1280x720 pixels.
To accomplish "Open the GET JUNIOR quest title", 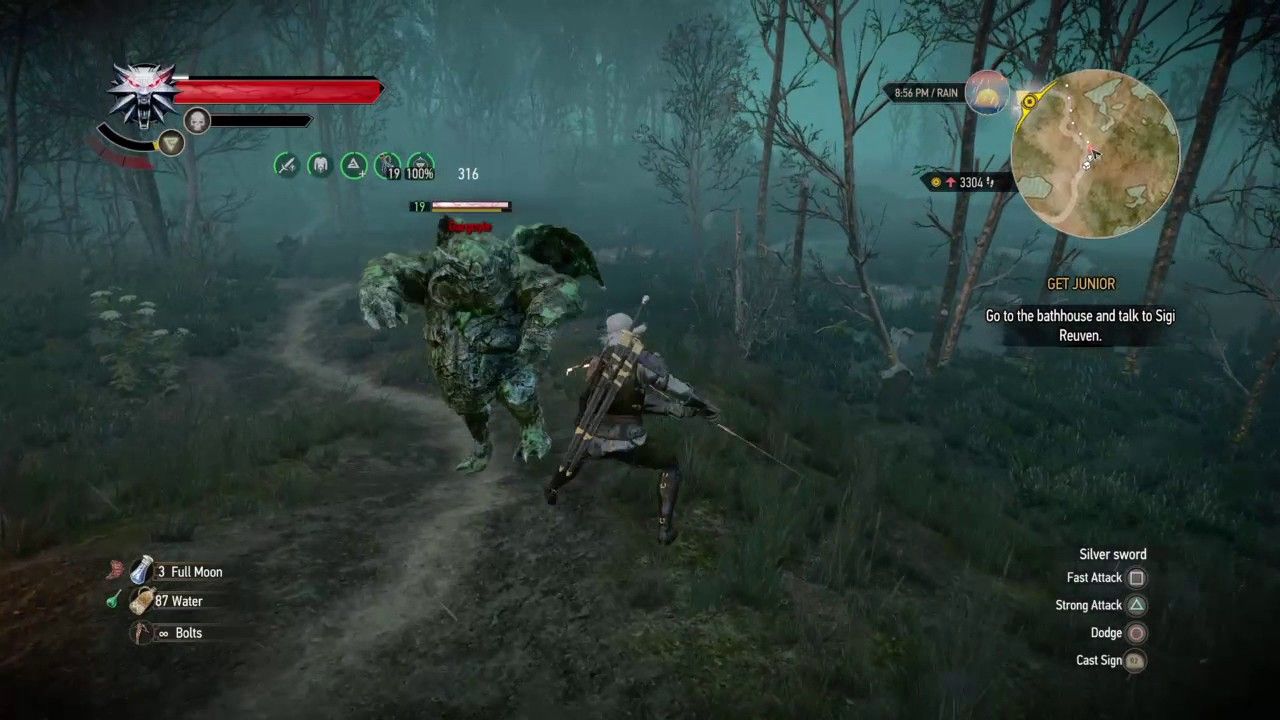I will click(1081, 284).
